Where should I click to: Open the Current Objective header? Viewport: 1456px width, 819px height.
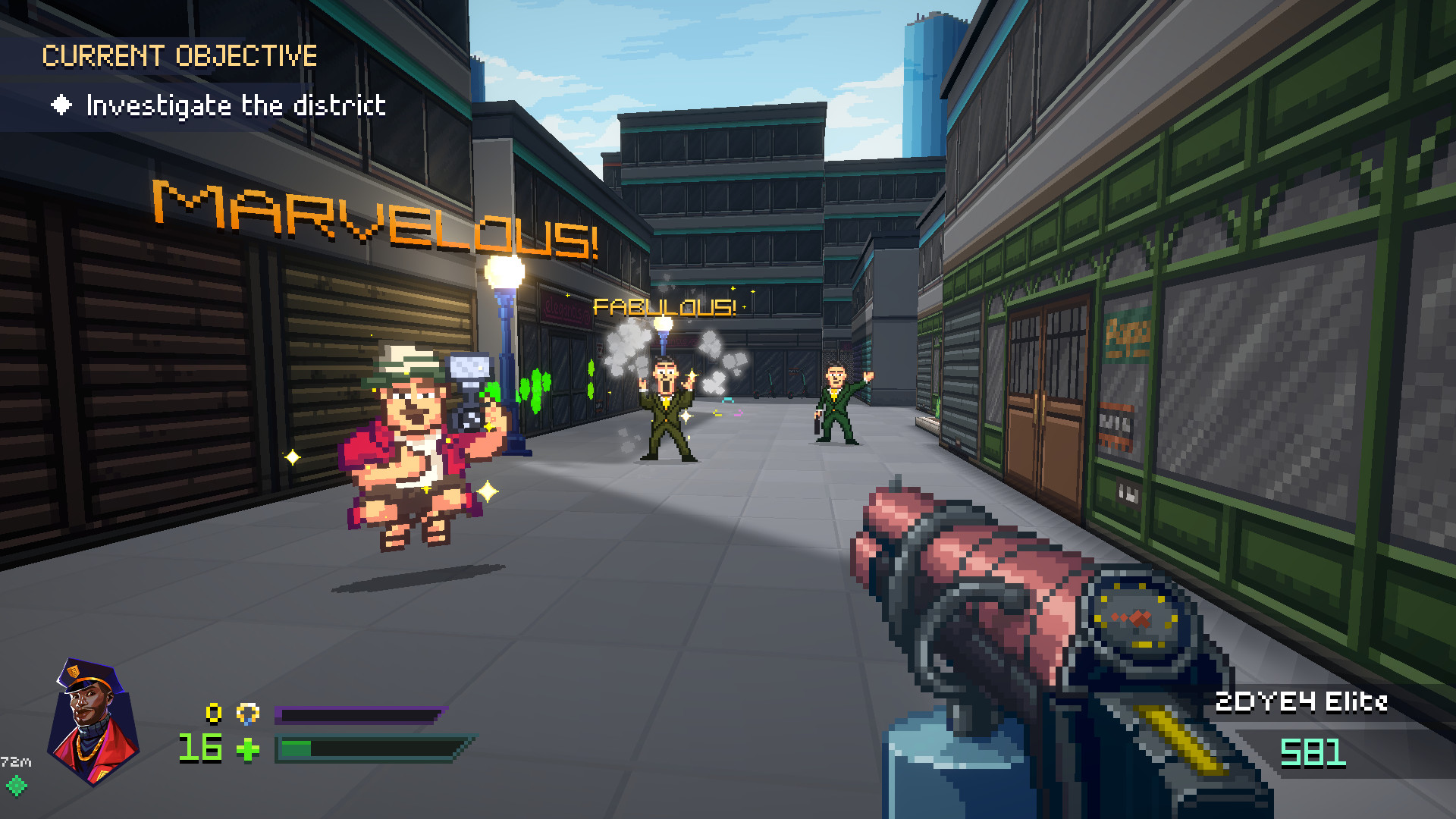(180, 56)
